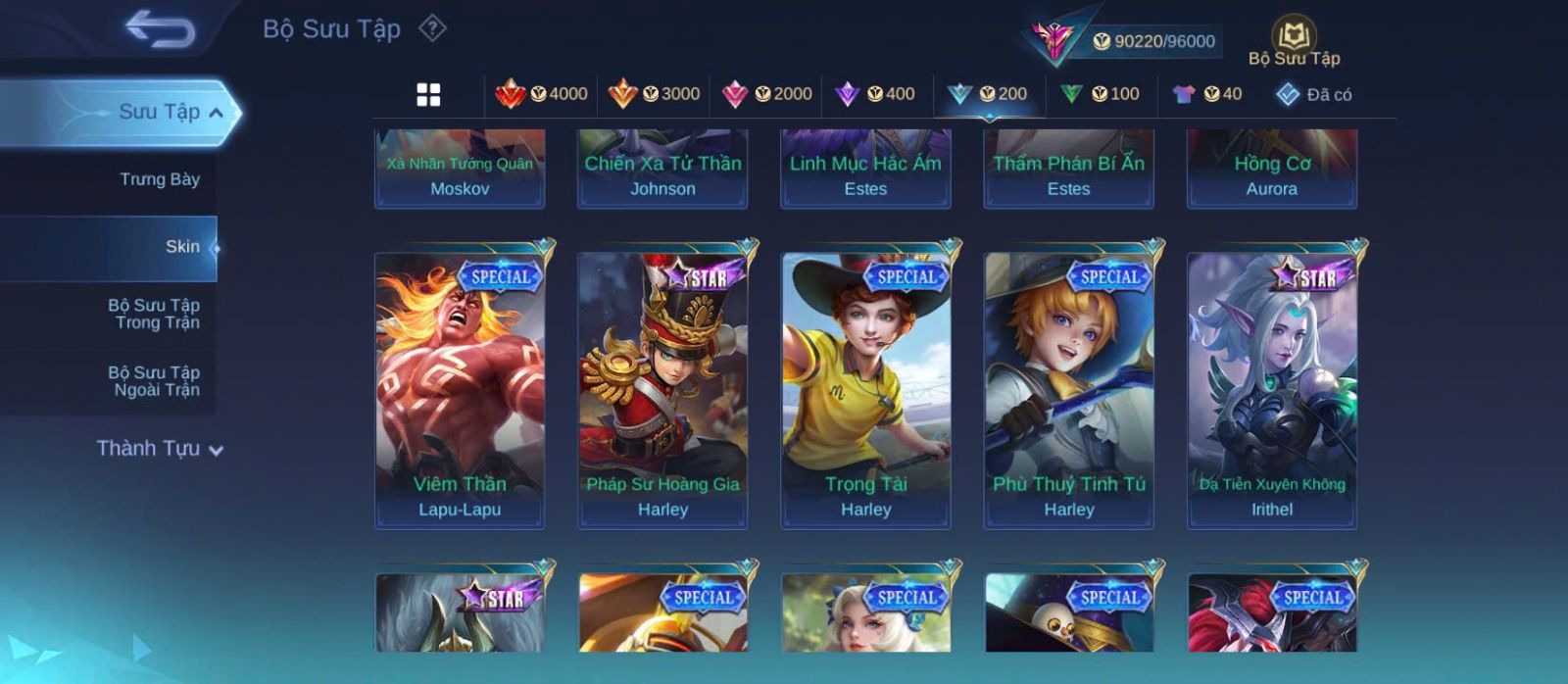Image resolution: width=1568 pixels, height=684 pixels.
Task: Filter skins by 4000 point tier
Action: point(541,94)
